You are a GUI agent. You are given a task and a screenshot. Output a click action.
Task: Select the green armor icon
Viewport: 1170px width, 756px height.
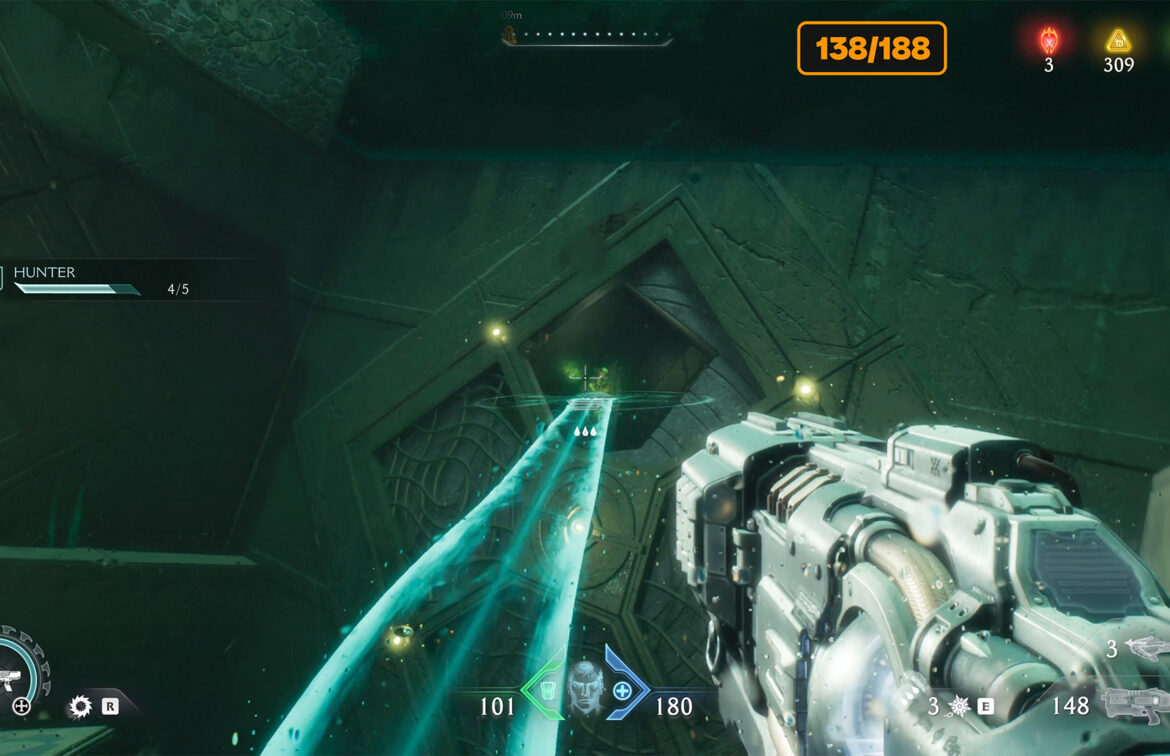click(x=545, y=690)
